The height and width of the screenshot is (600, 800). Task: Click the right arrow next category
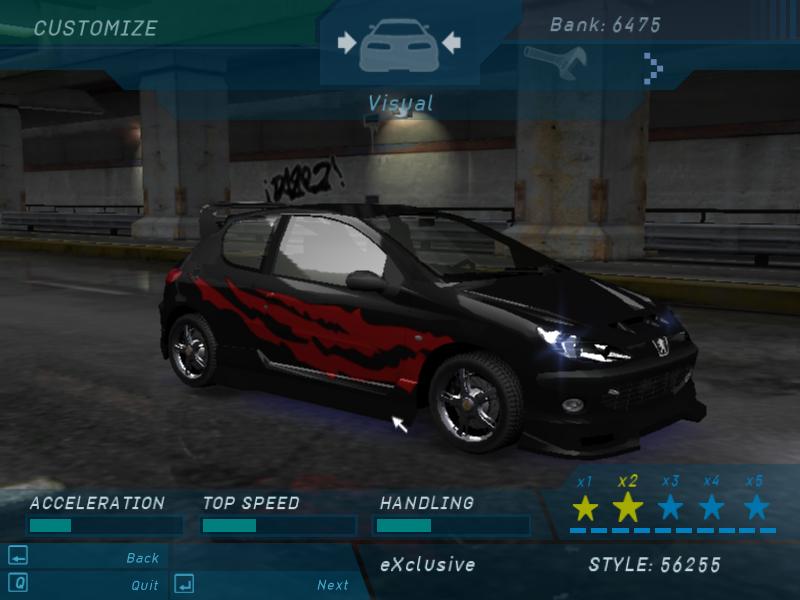(653, 67)
